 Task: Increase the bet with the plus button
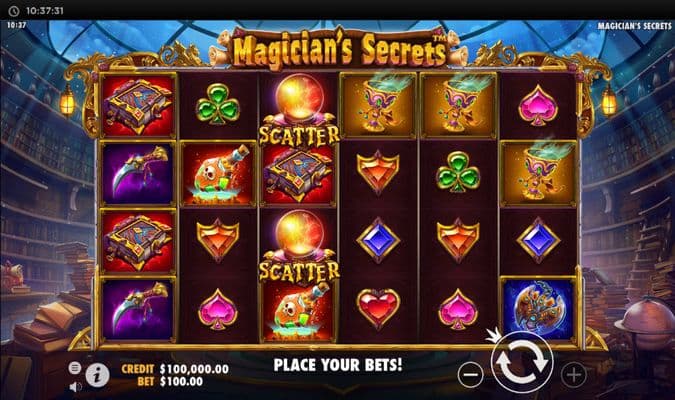tap(573, 375)
